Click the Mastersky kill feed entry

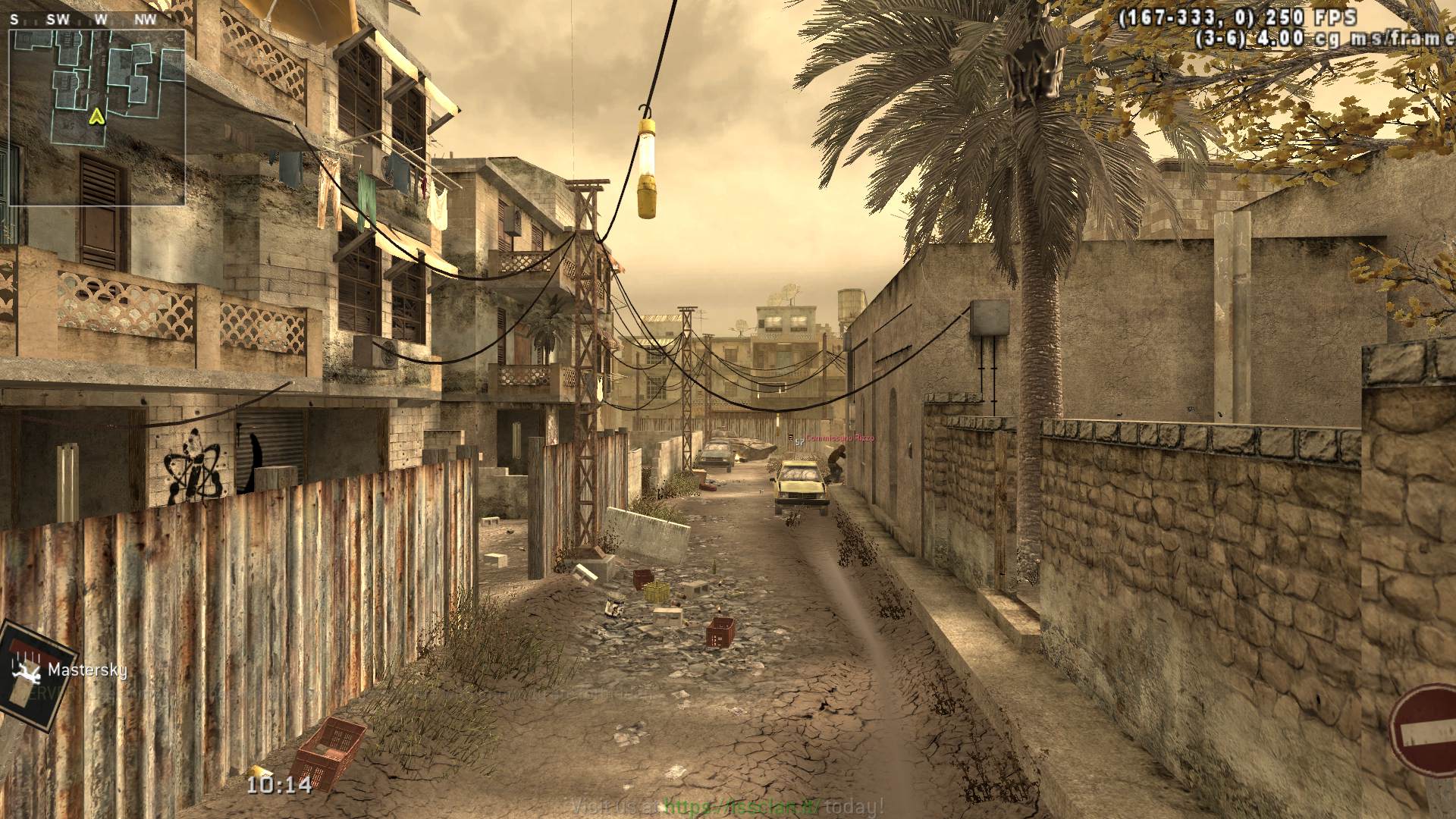[x=86, y=670]
